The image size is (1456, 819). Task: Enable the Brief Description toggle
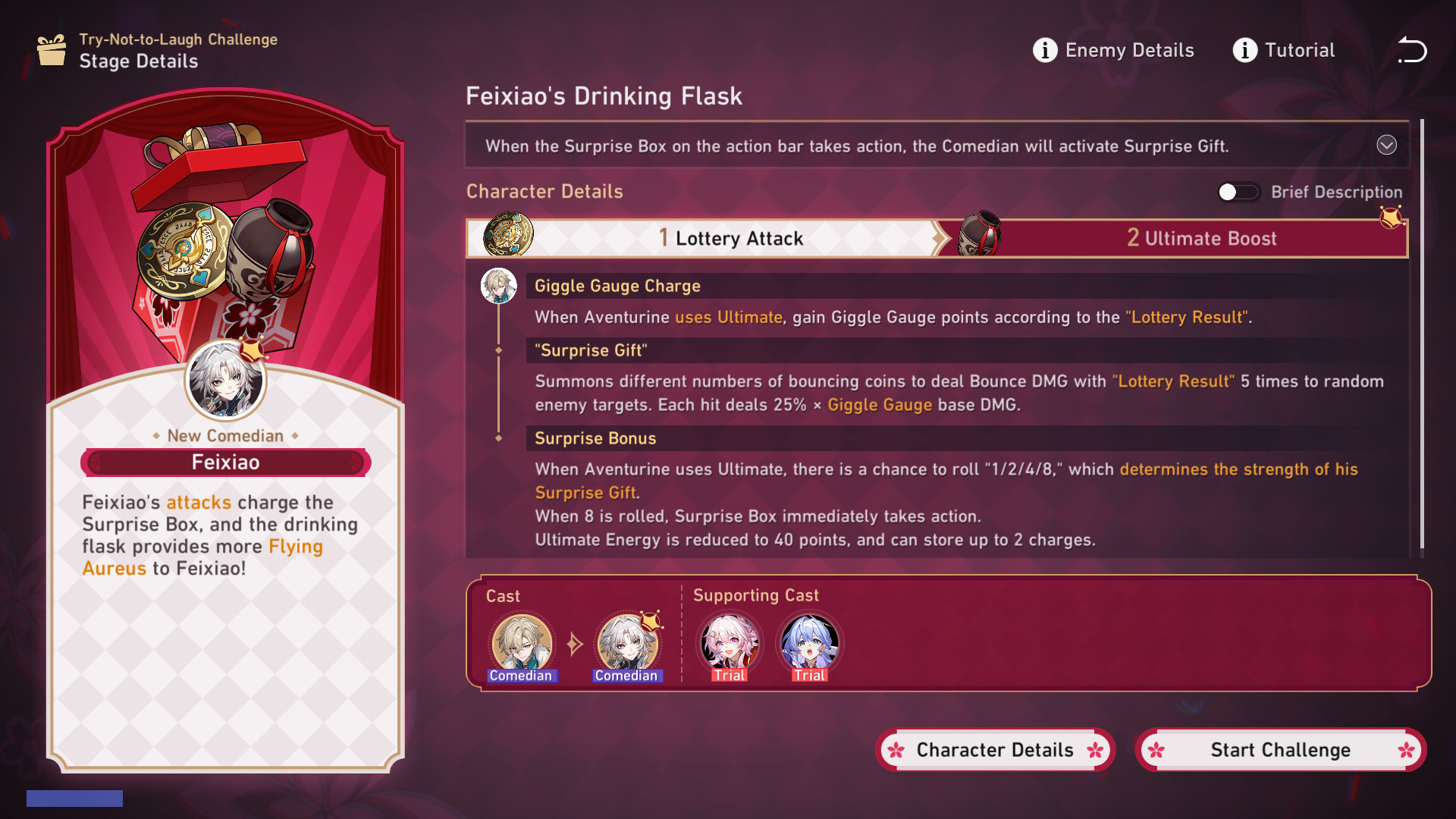[1238, 192]
